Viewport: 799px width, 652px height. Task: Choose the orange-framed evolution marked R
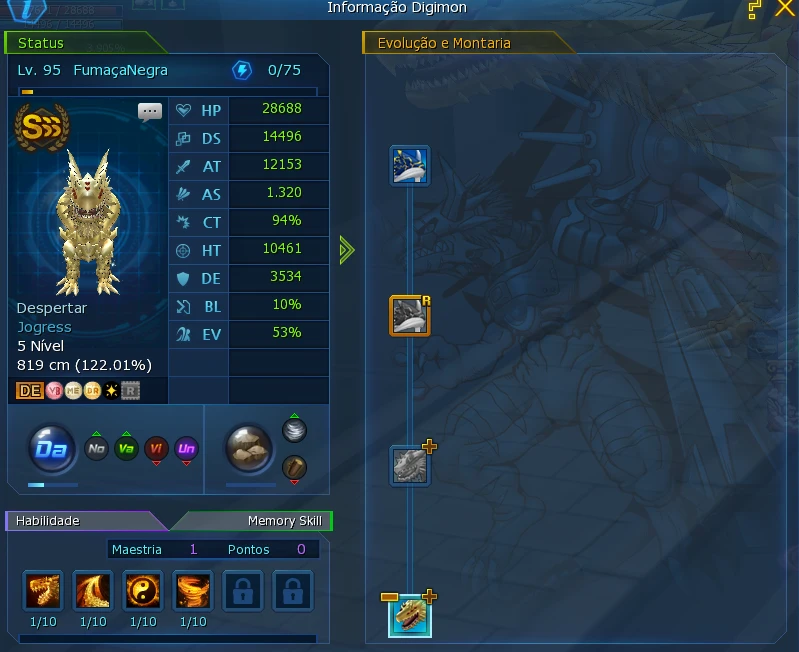[x=409, y=315]
